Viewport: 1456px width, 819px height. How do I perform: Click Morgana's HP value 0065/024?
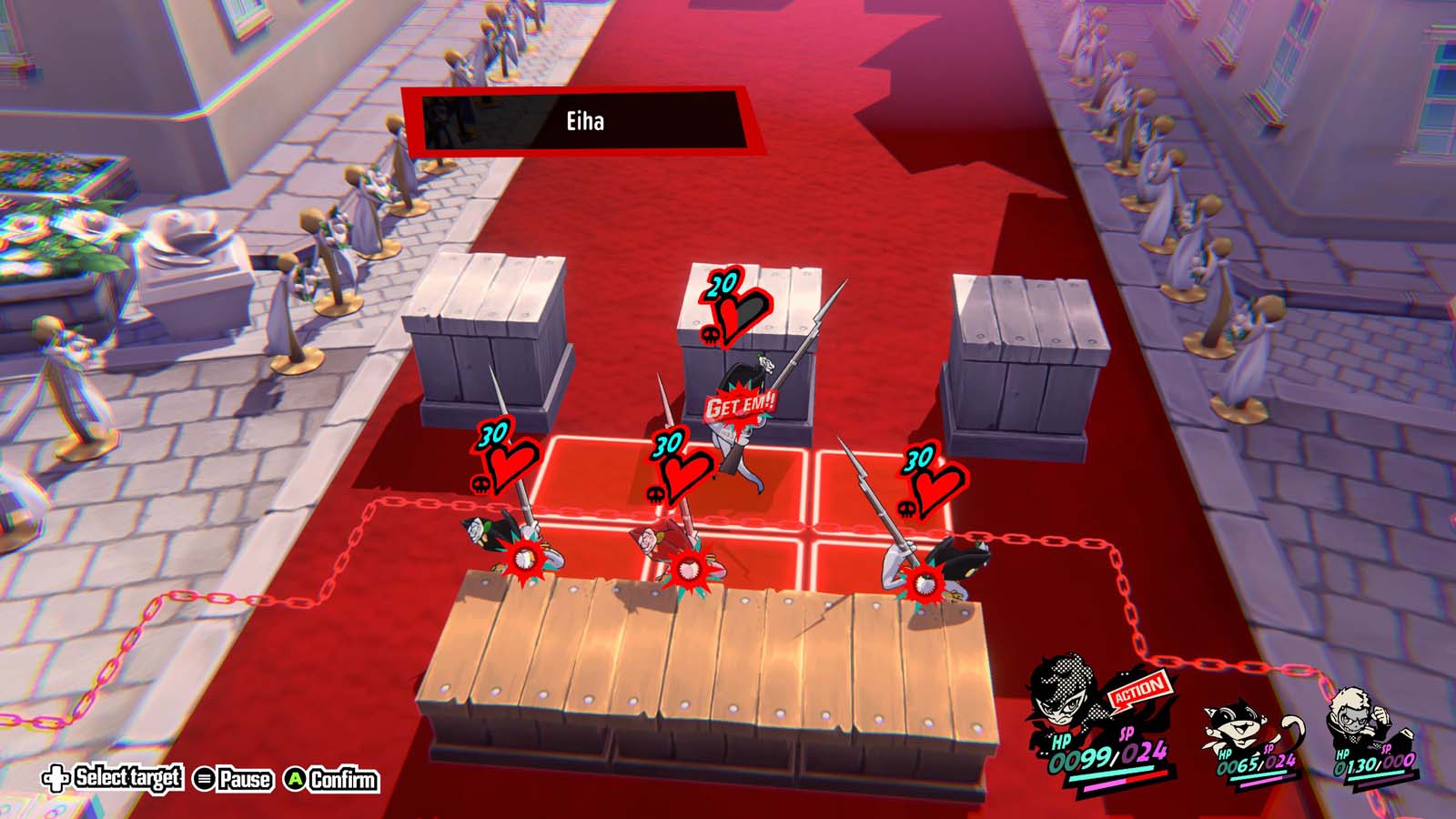coord(1256,766)
